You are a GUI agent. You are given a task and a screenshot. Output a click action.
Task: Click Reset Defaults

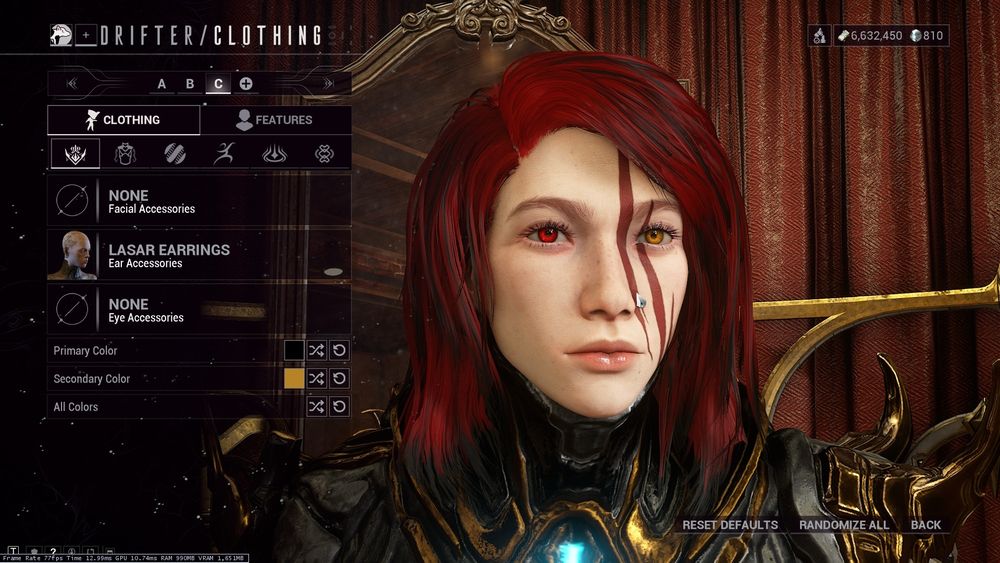730,525
